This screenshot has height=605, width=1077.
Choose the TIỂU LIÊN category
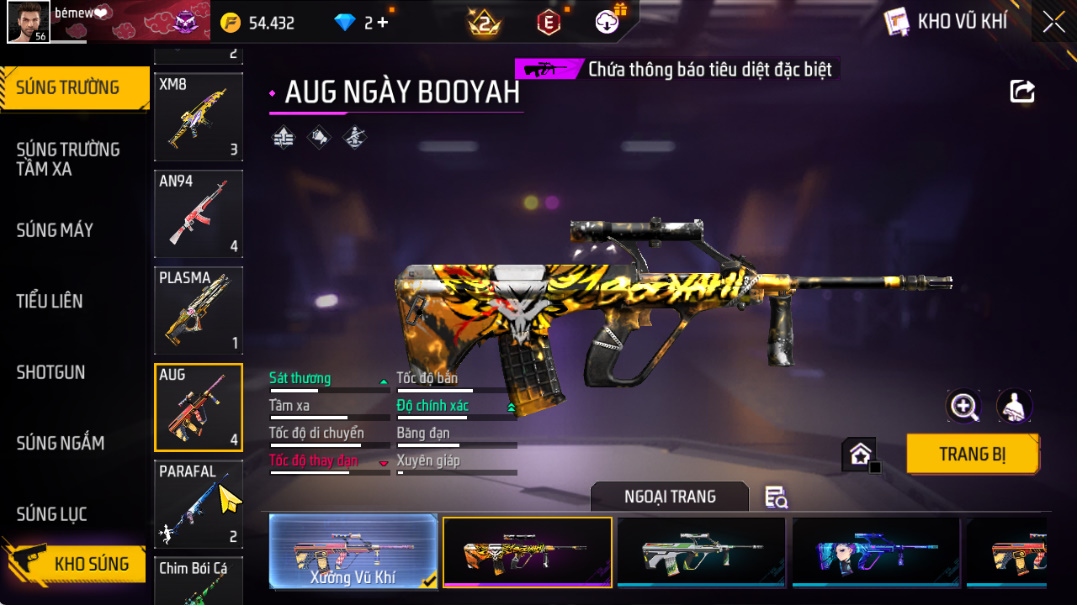point(50,301)
